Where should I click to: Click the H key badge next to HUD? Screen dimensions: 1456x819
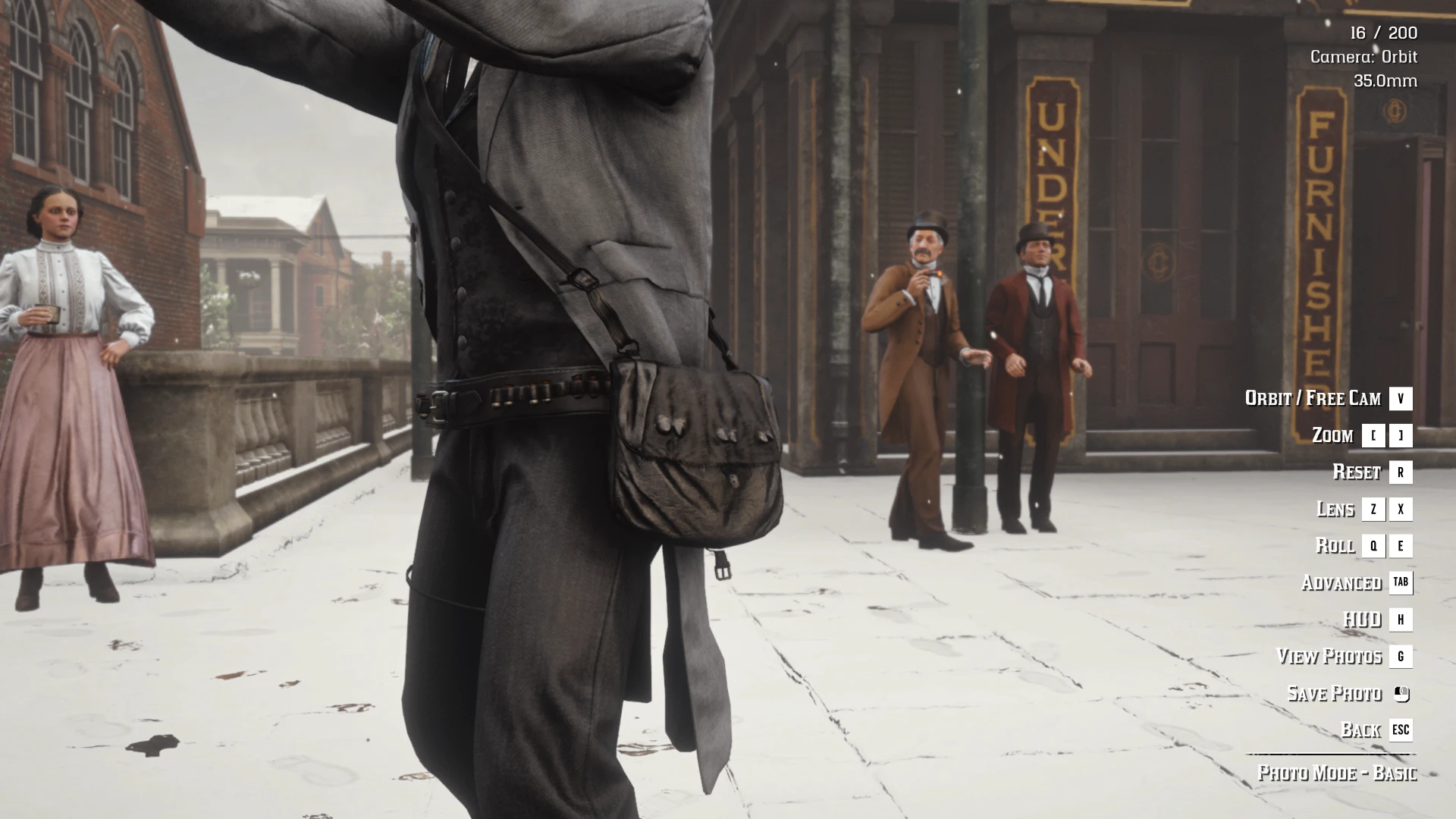pos(1401,620)
